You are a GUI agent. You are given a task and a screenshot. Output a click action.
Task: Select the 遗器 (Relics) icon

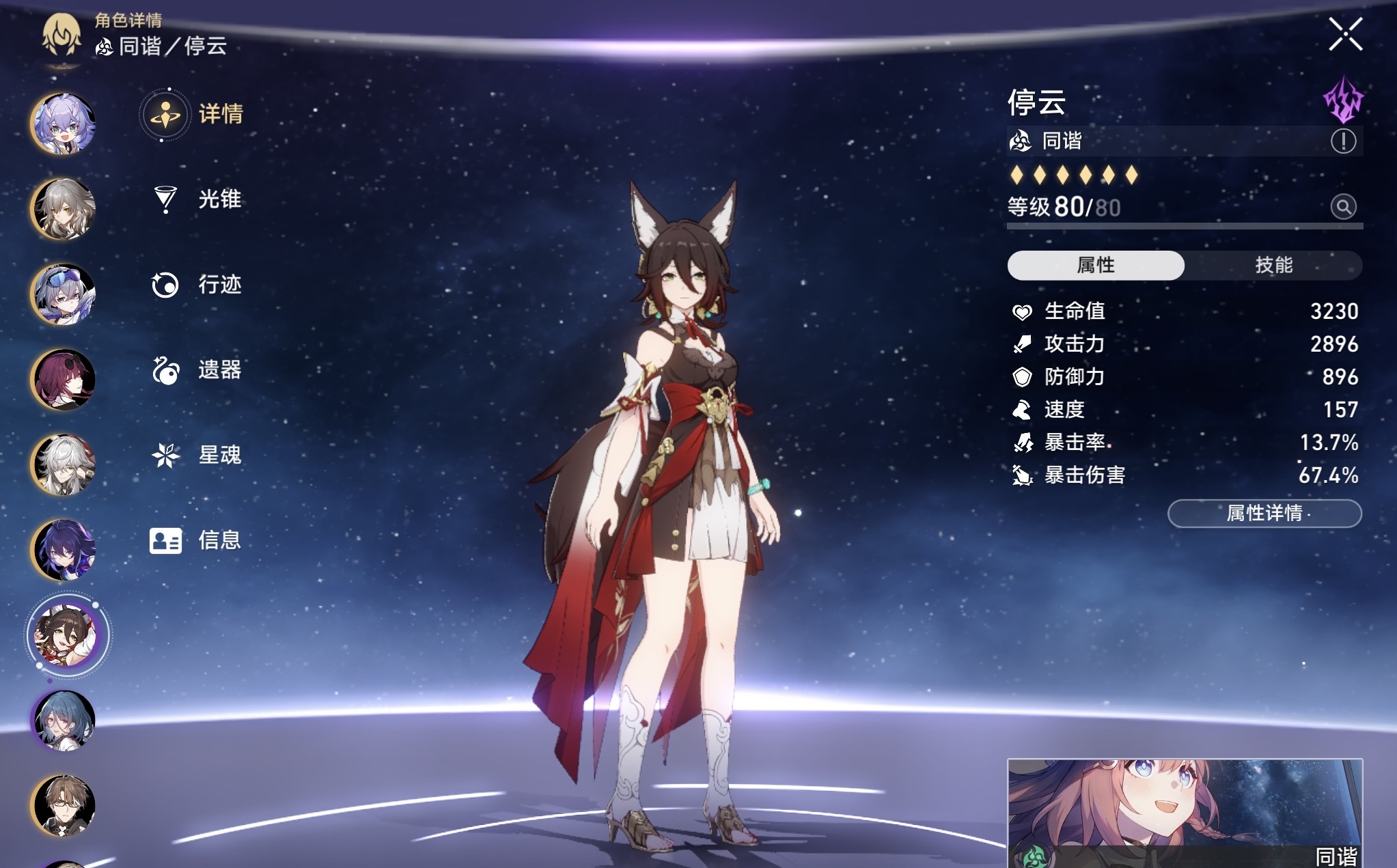coord(164,369)
